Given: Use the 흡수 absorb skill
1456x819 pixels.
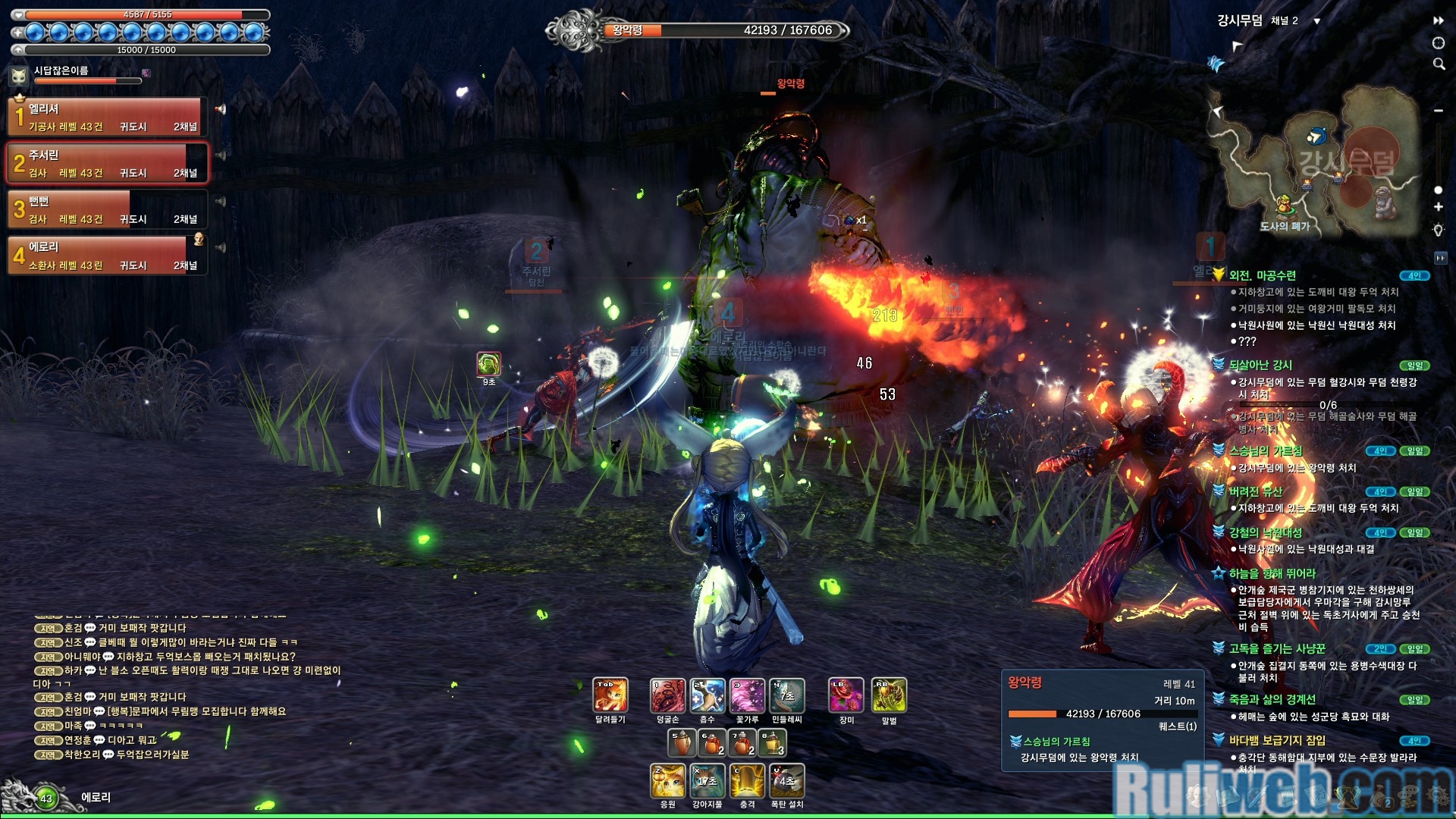Looking at the screenshot, I should (x=708, y=696).
